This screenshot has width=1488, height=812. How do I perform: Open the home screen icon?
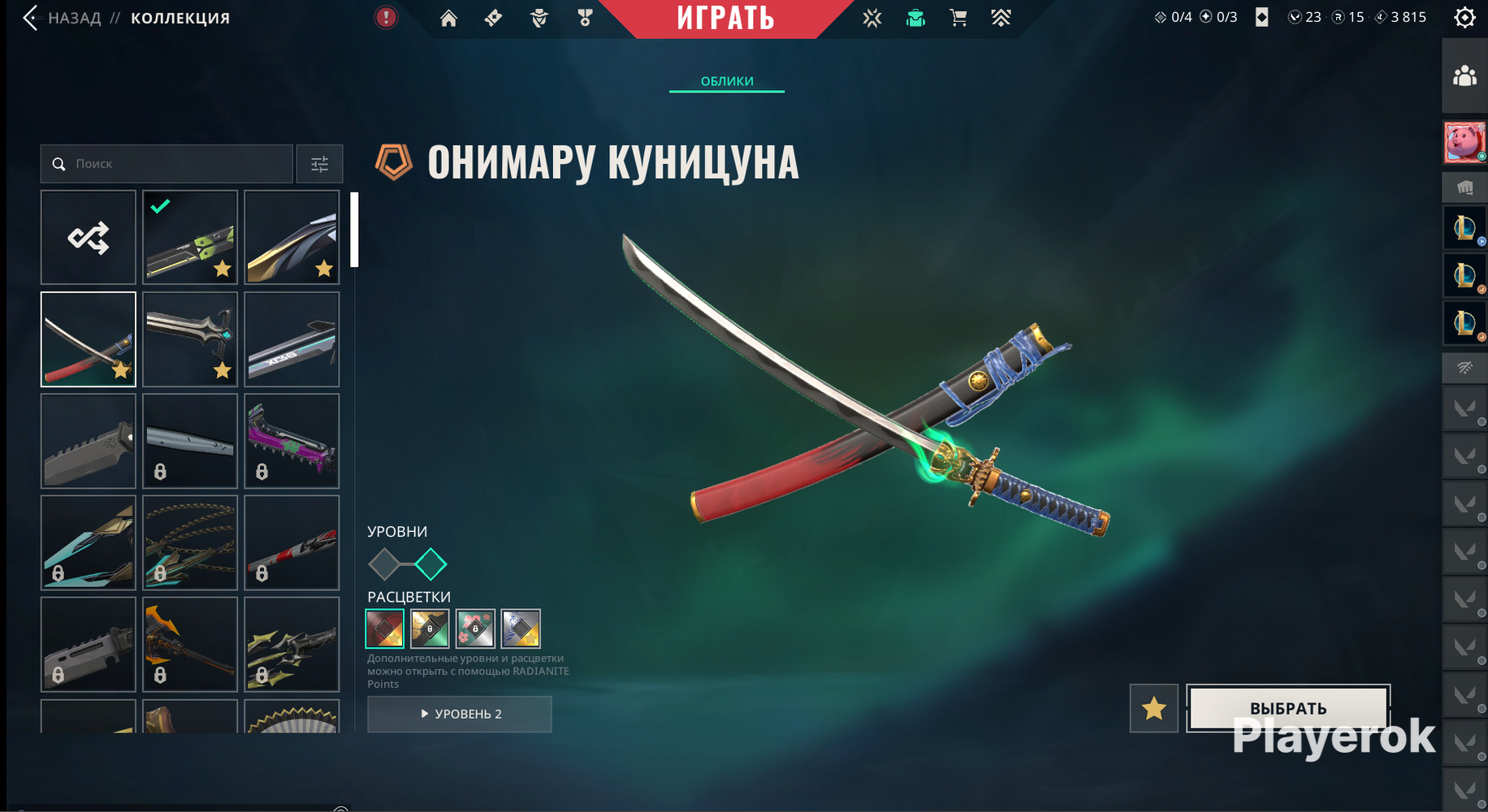point(448,18)
